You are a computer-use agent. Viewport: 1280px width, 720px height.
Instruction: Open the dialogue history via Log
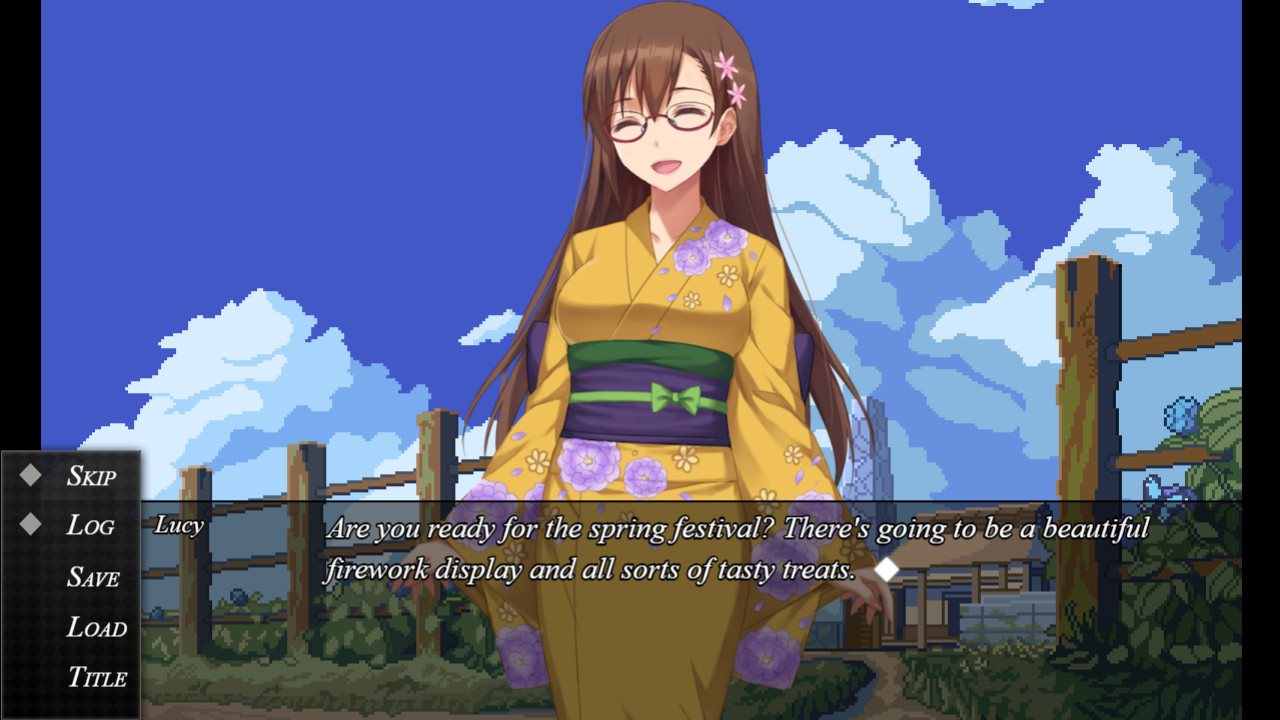pos(93,525)
